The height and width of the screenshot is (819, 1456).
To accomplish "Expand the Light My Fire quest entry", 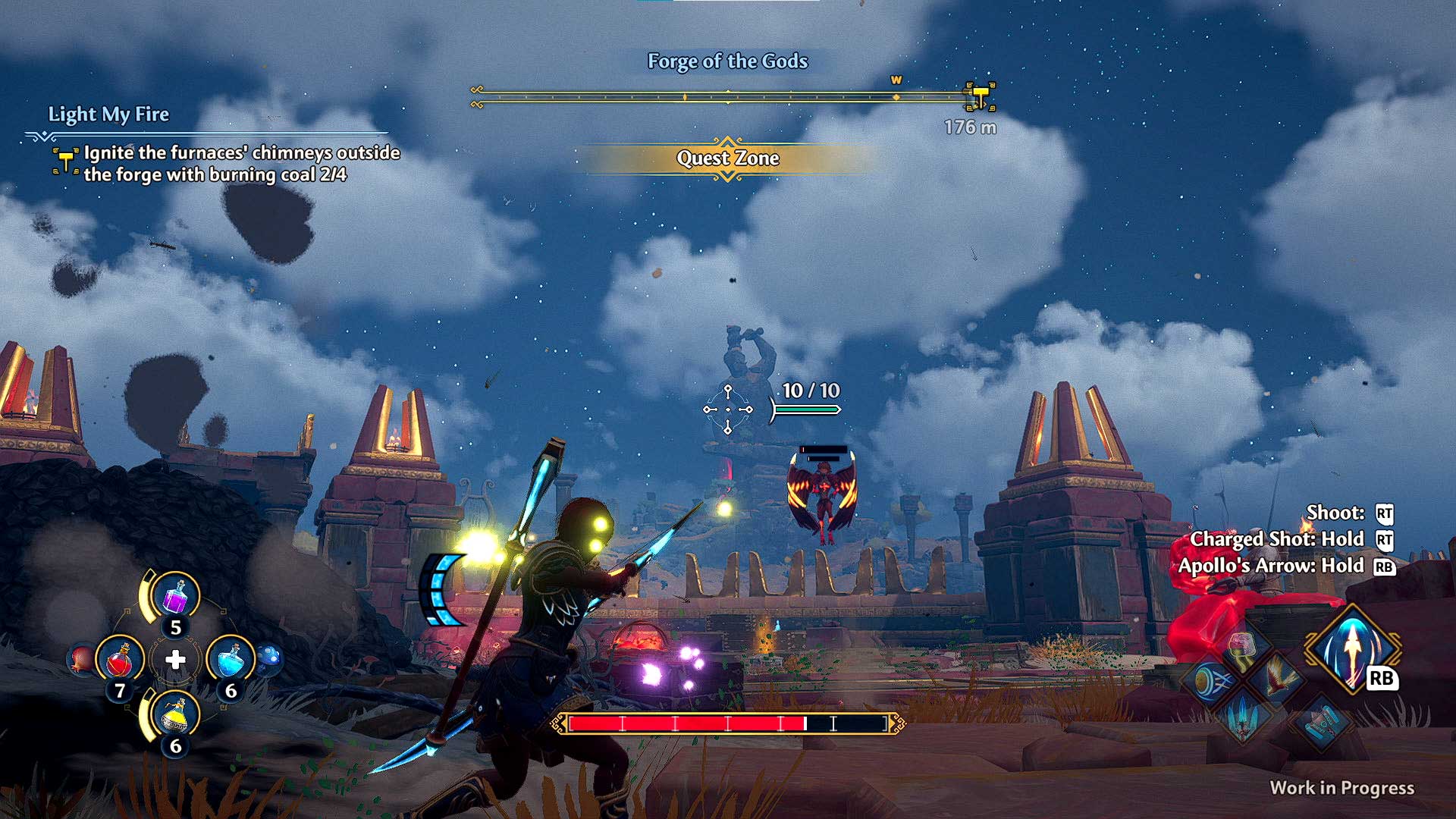I will point(108,115).
